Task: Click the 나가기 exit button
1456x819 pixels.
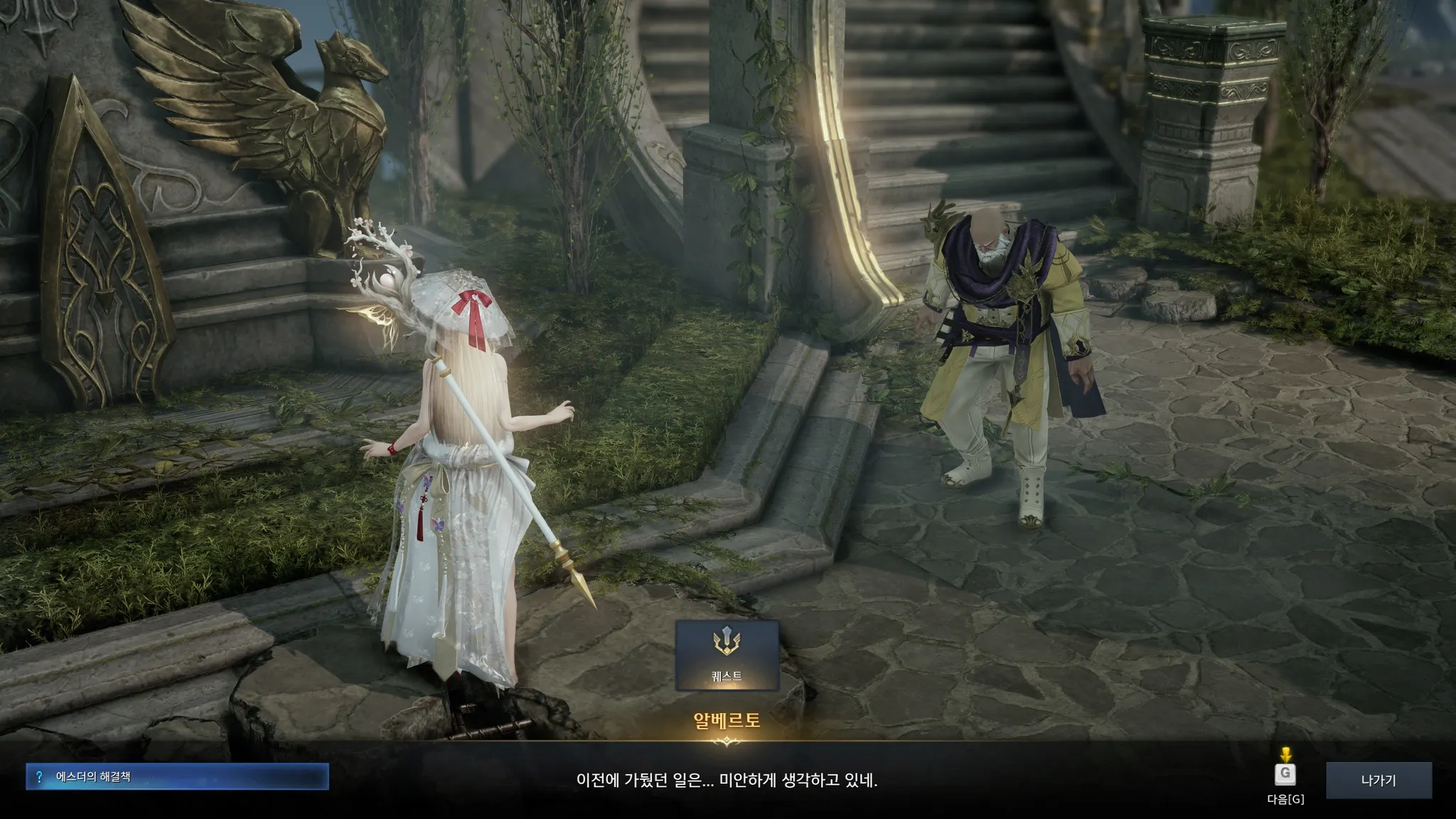Action: pyautogui.click(x=1378, y=780)
